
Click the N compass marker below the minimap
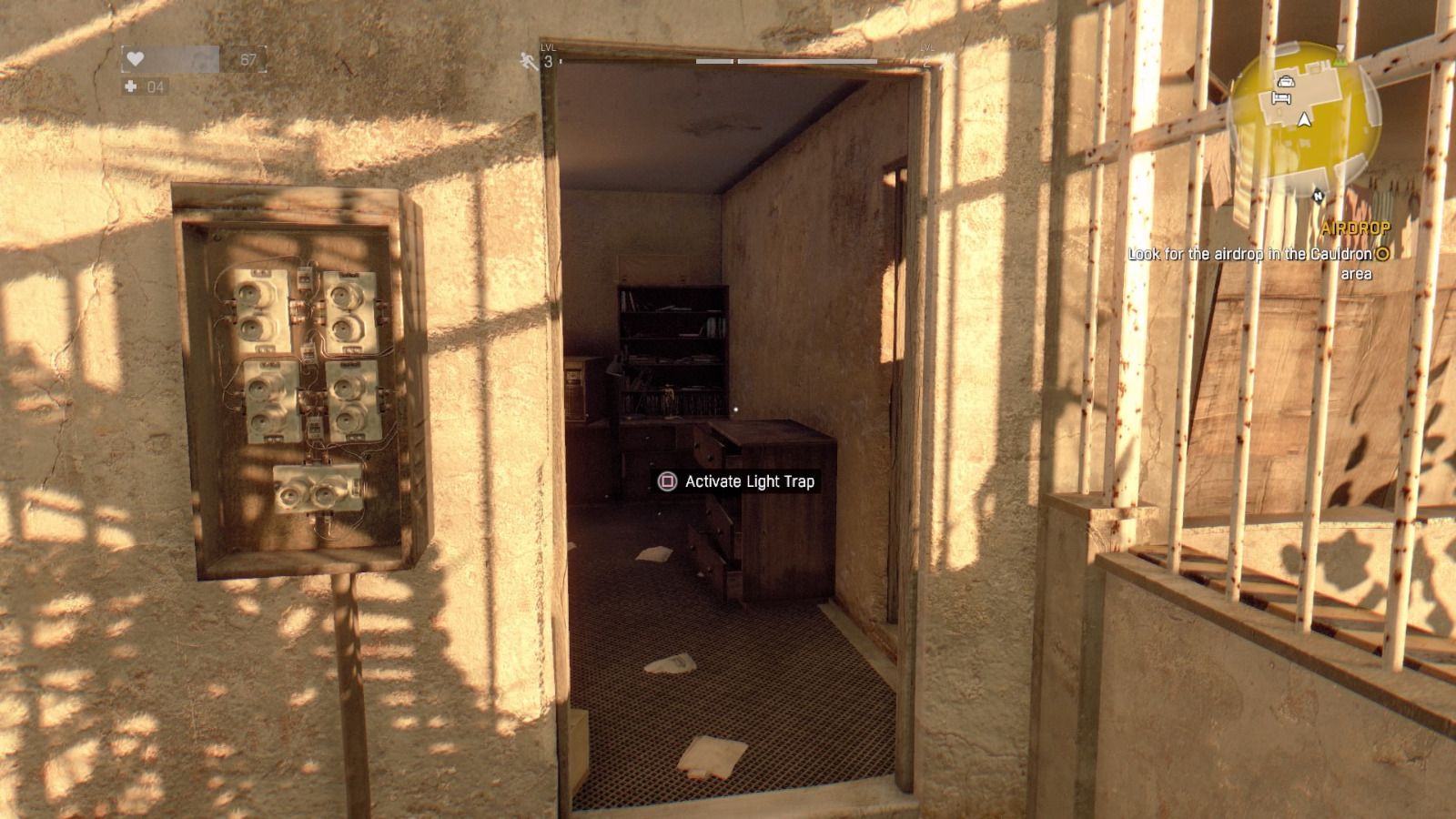pyautogui.click(x=1319, y=196)
